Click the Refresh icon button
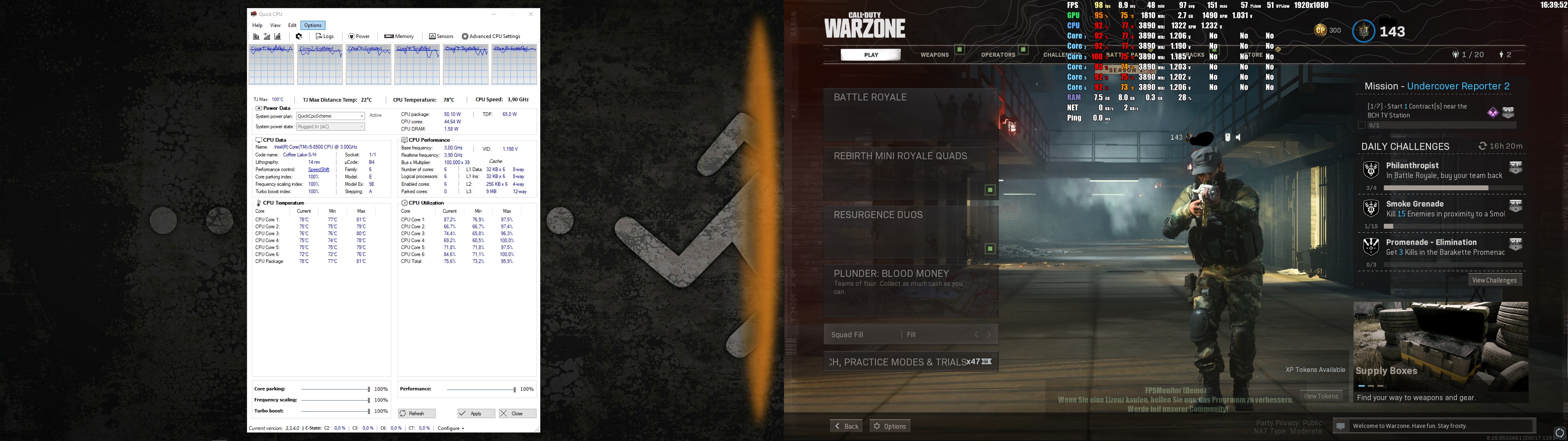The width and height of the screenshot is (1568, 441). [416, 413]
